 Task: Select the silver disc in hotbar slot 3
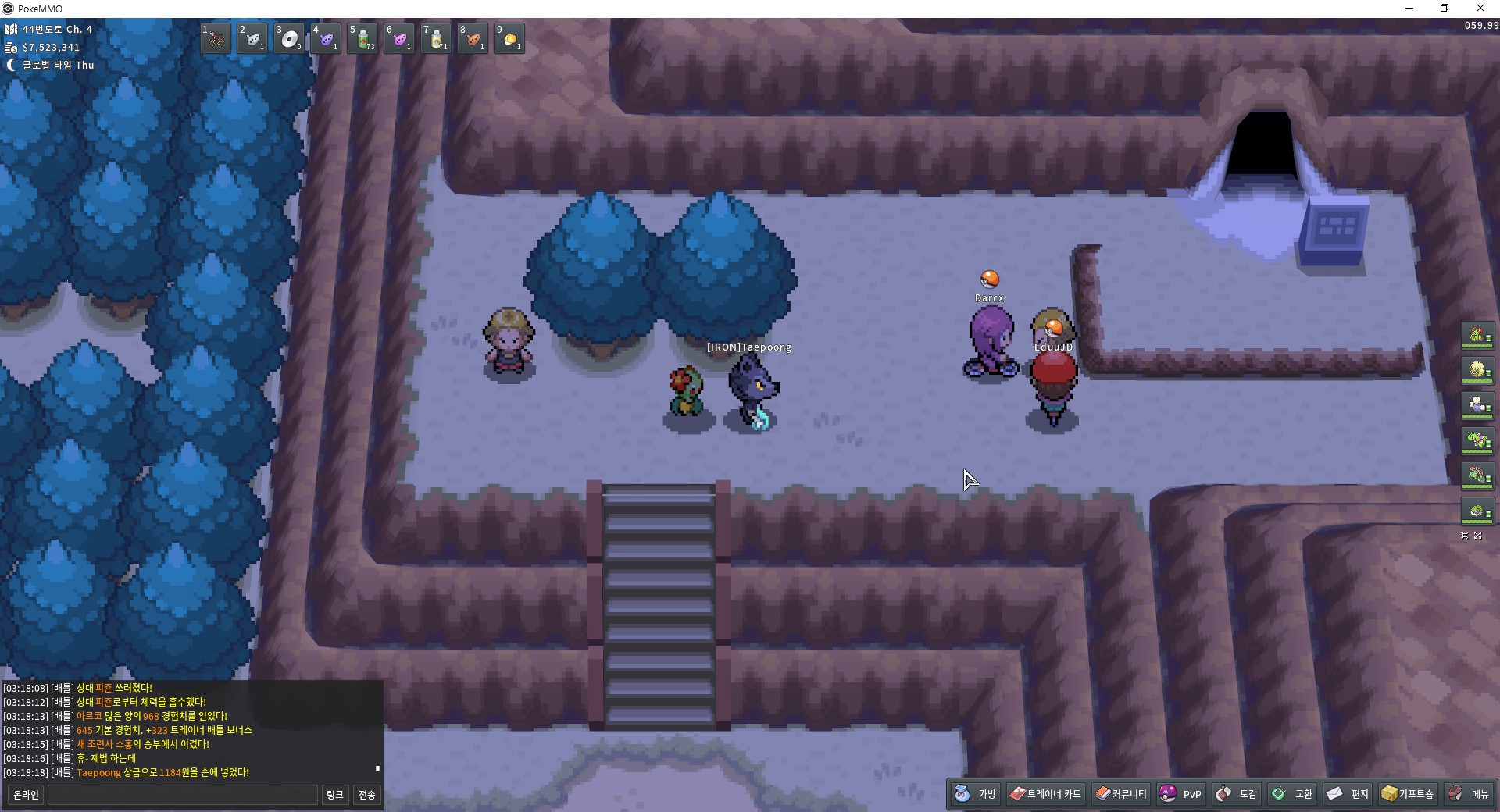pyautogui.click(x=289, y=38)
